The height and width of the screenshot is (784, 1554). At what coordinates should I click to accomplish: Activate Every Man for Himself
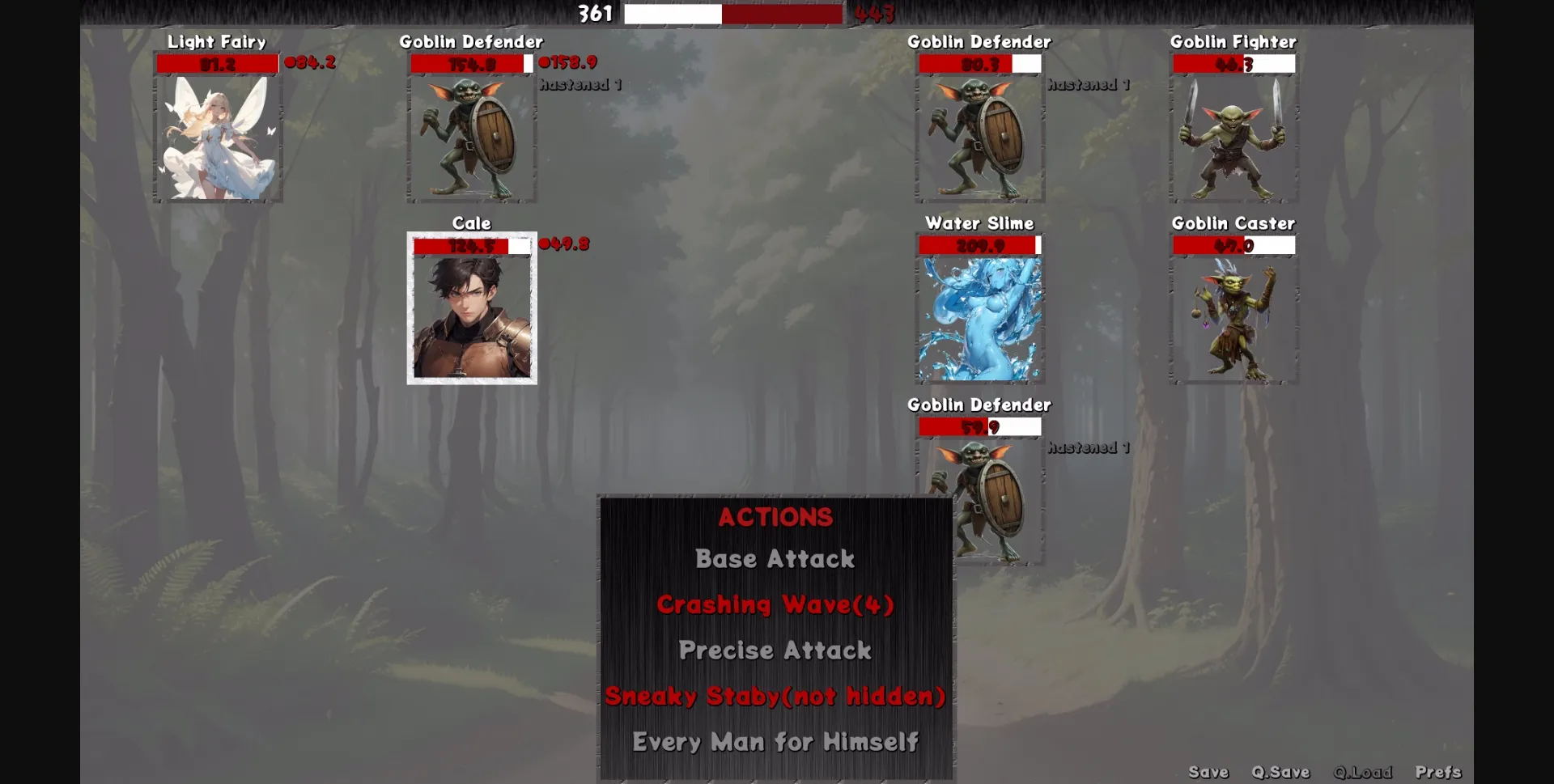coord(775,741)
